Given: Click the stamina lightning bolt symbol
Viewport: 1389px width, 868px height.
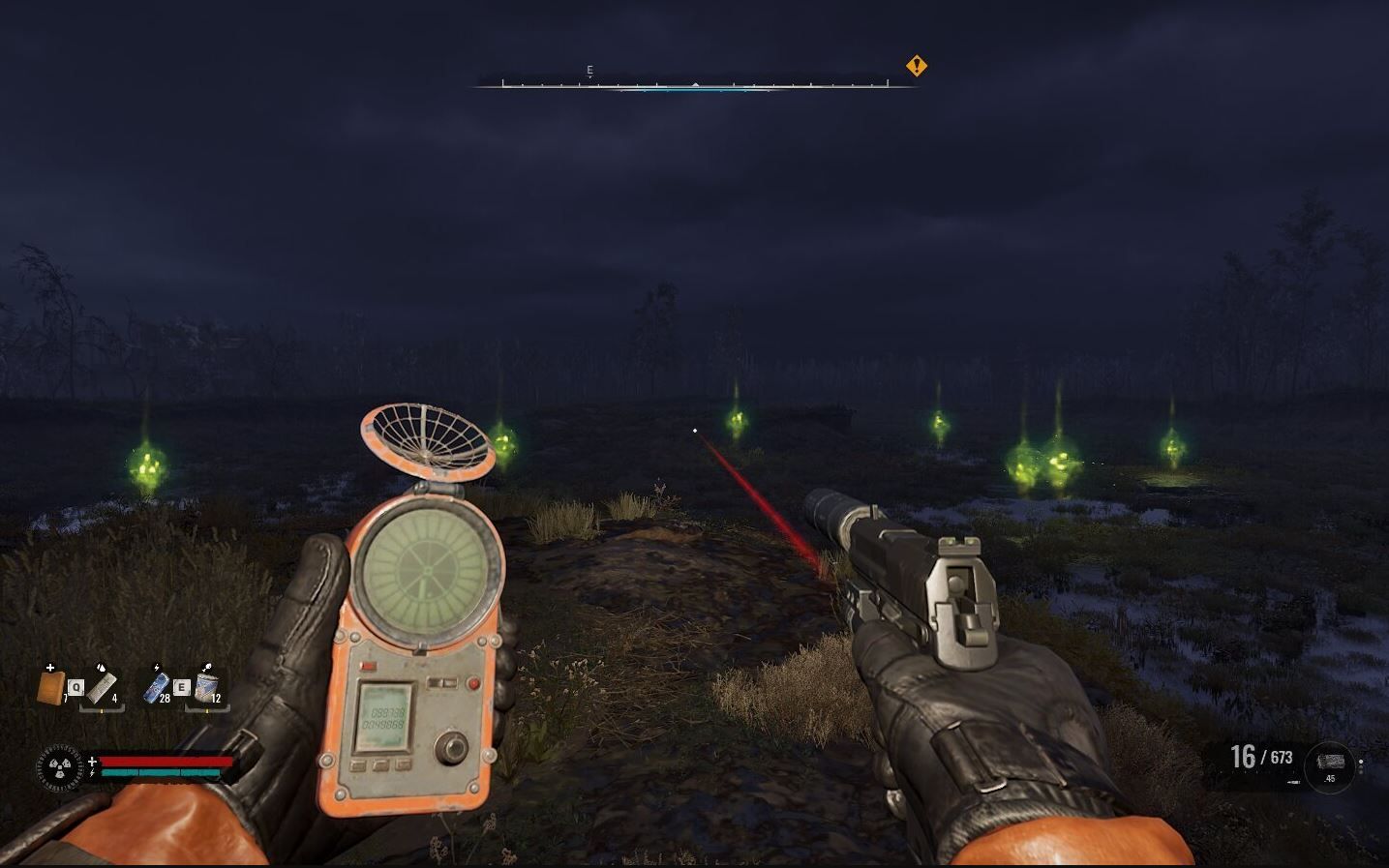Looking at the screenshot, I should click(92, 772).
